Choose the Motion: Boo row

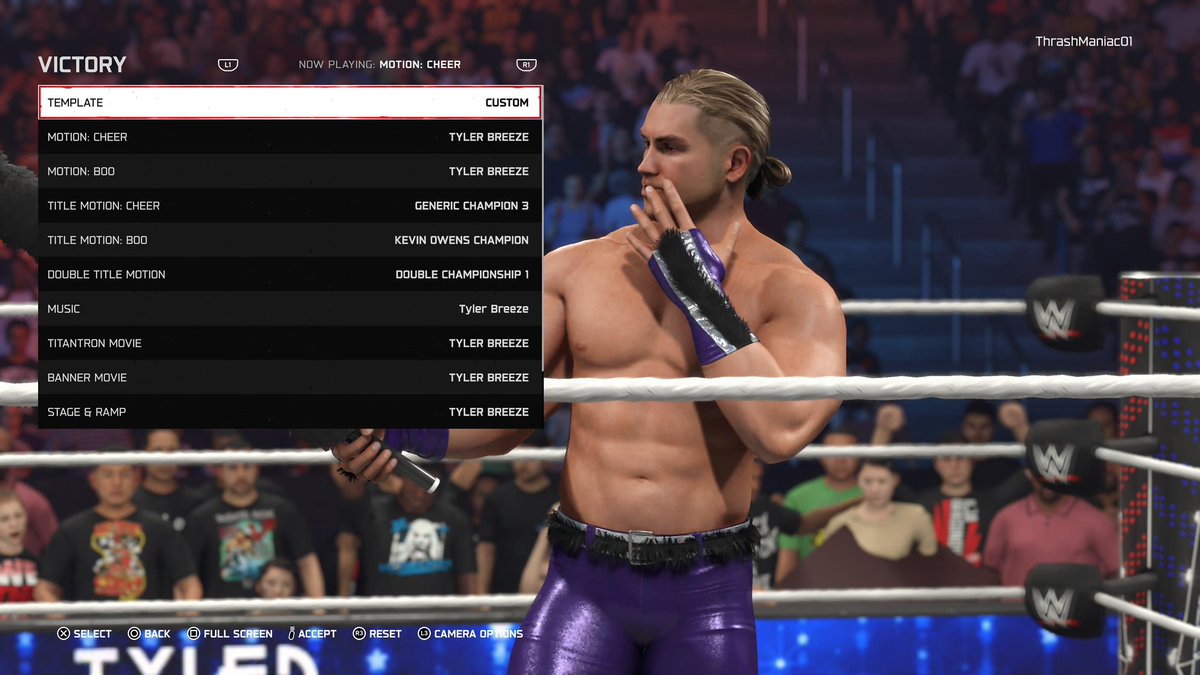(x=290, y=171)
